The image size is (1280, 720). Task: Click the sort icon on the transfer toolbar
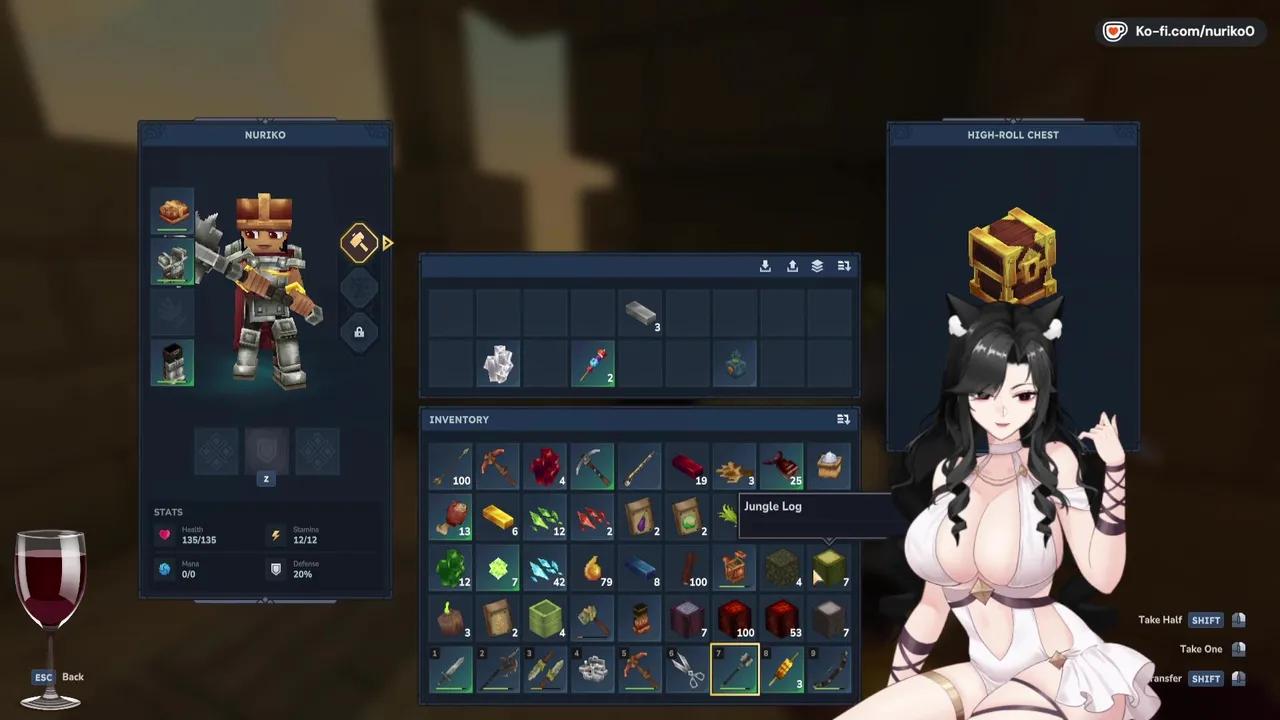pyautogui.click(x=844, y=266)
